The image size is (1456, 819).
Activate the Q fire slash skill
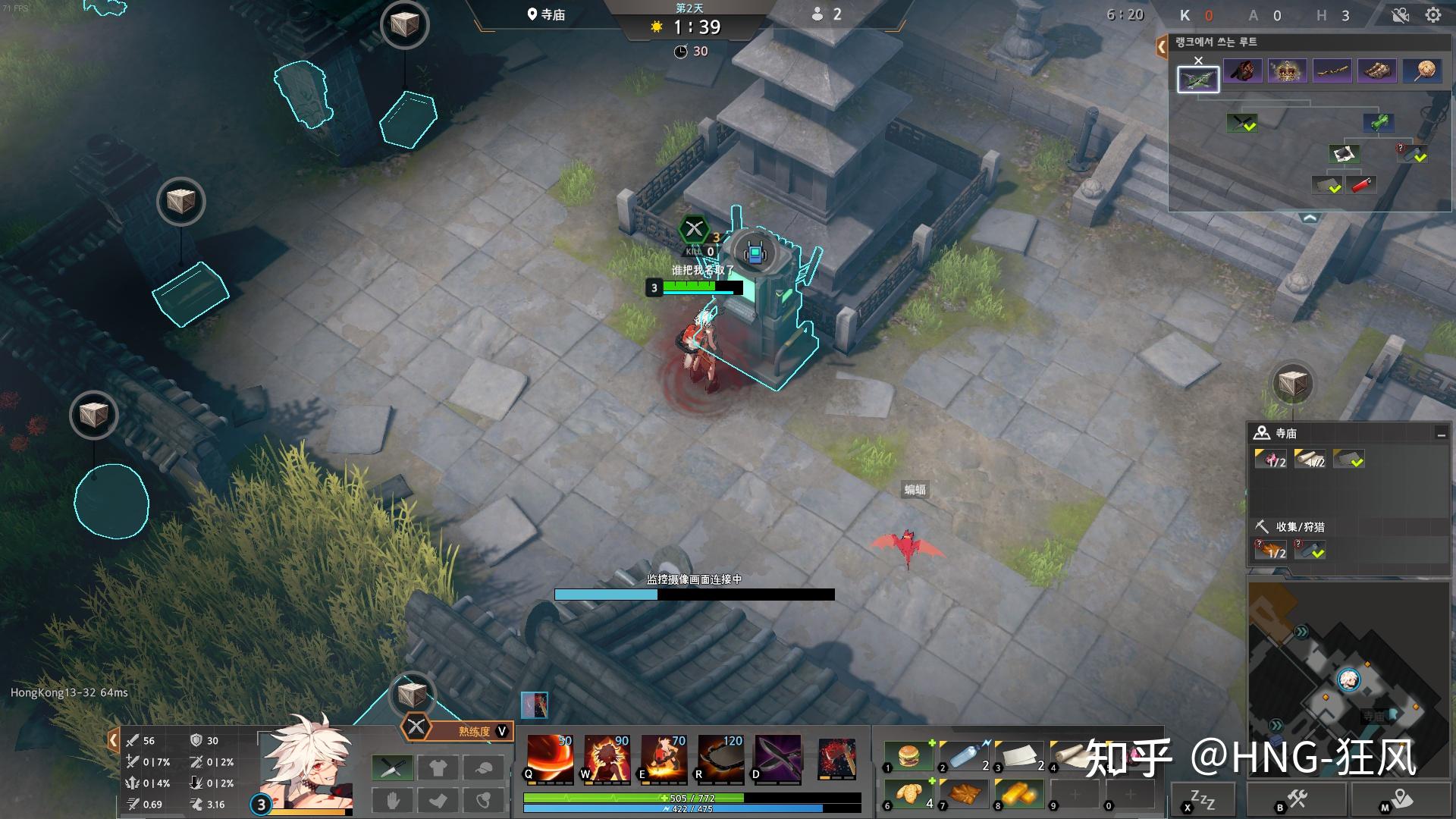coord(550,758)
